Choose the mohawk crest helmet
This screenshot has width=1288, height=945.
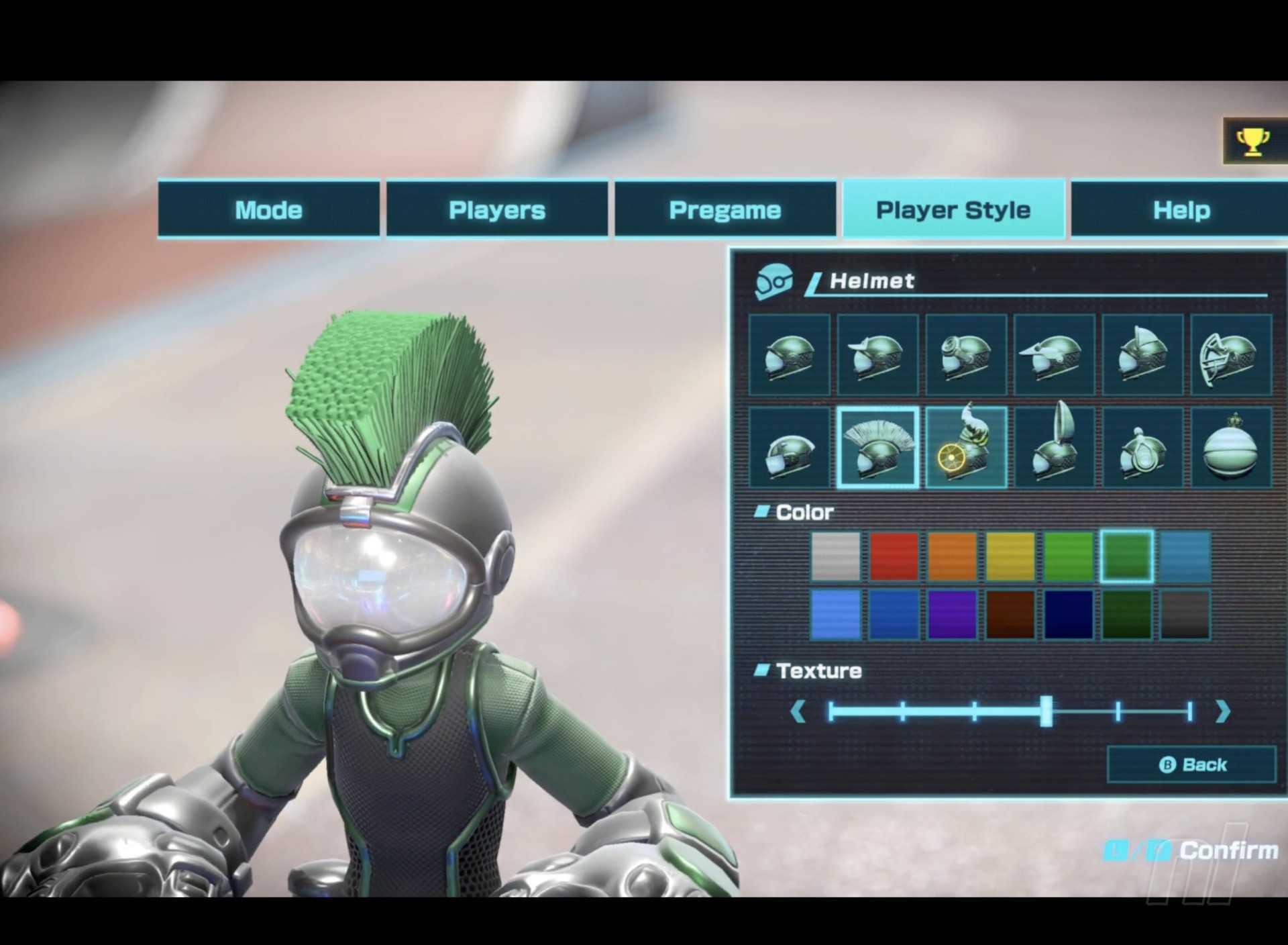877,446
